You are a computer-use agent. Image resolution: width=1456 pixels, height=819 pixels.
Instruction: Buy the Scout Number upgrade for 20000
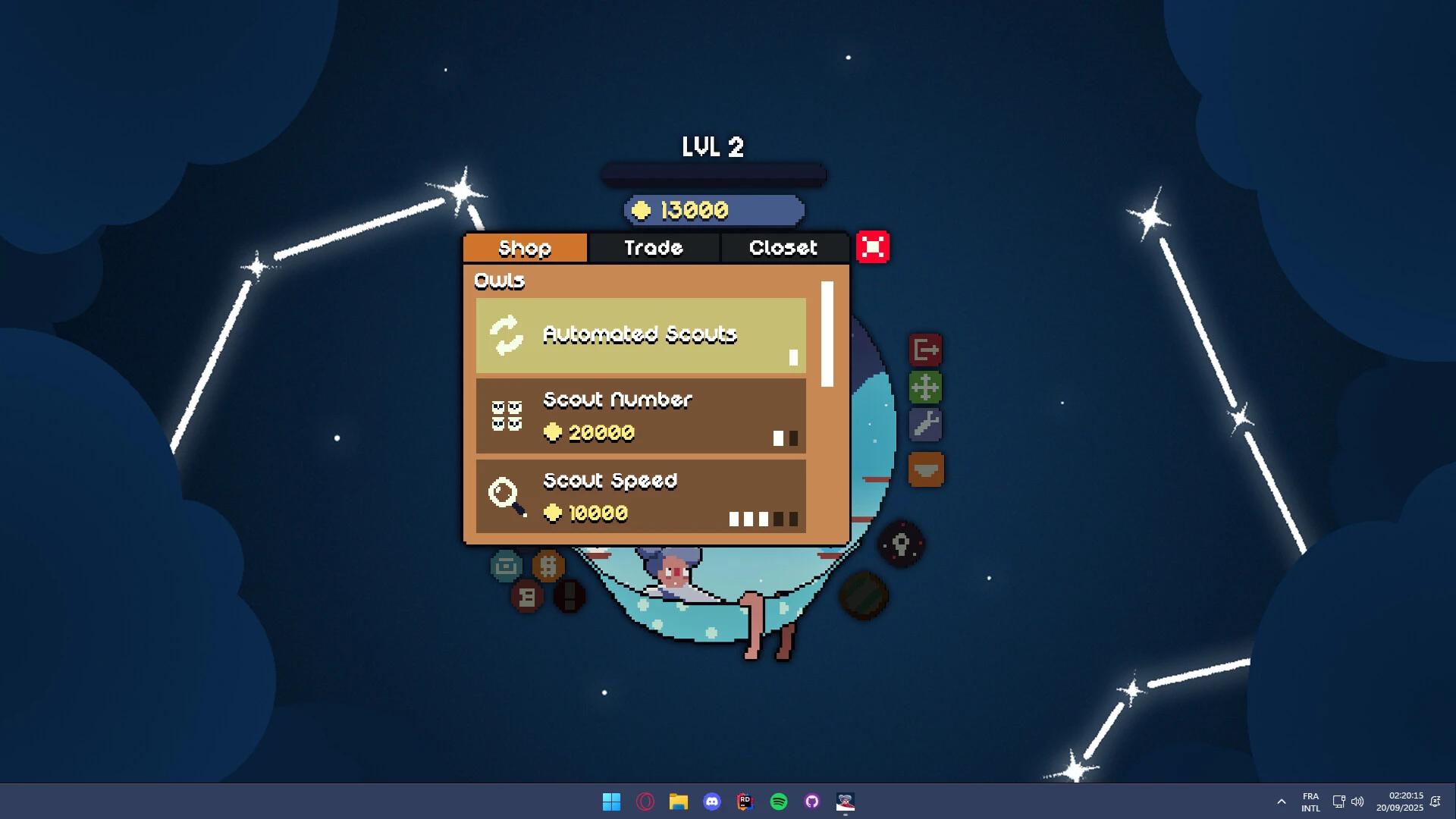640,416
